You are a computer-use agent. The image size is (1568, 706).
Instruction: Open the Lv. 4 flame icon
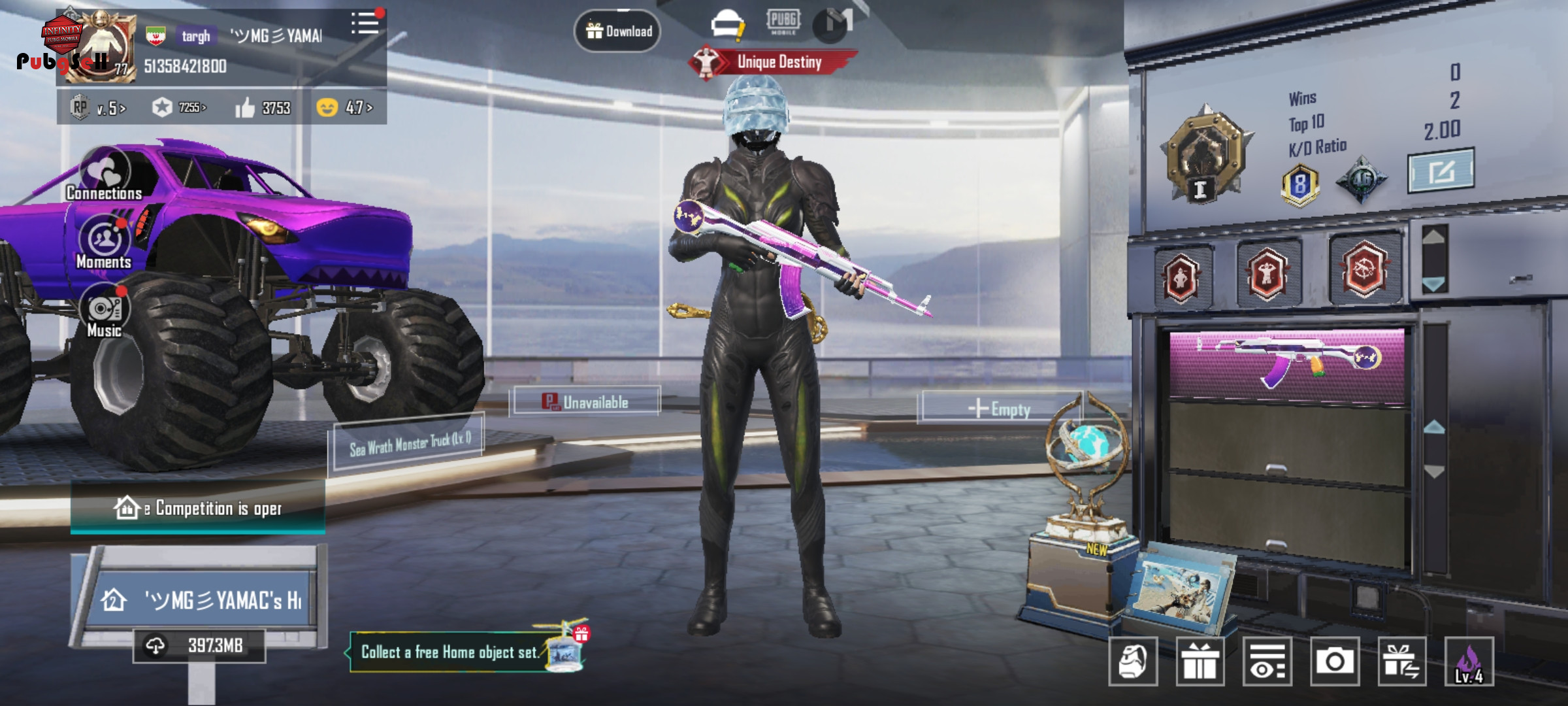(1469, 662)
